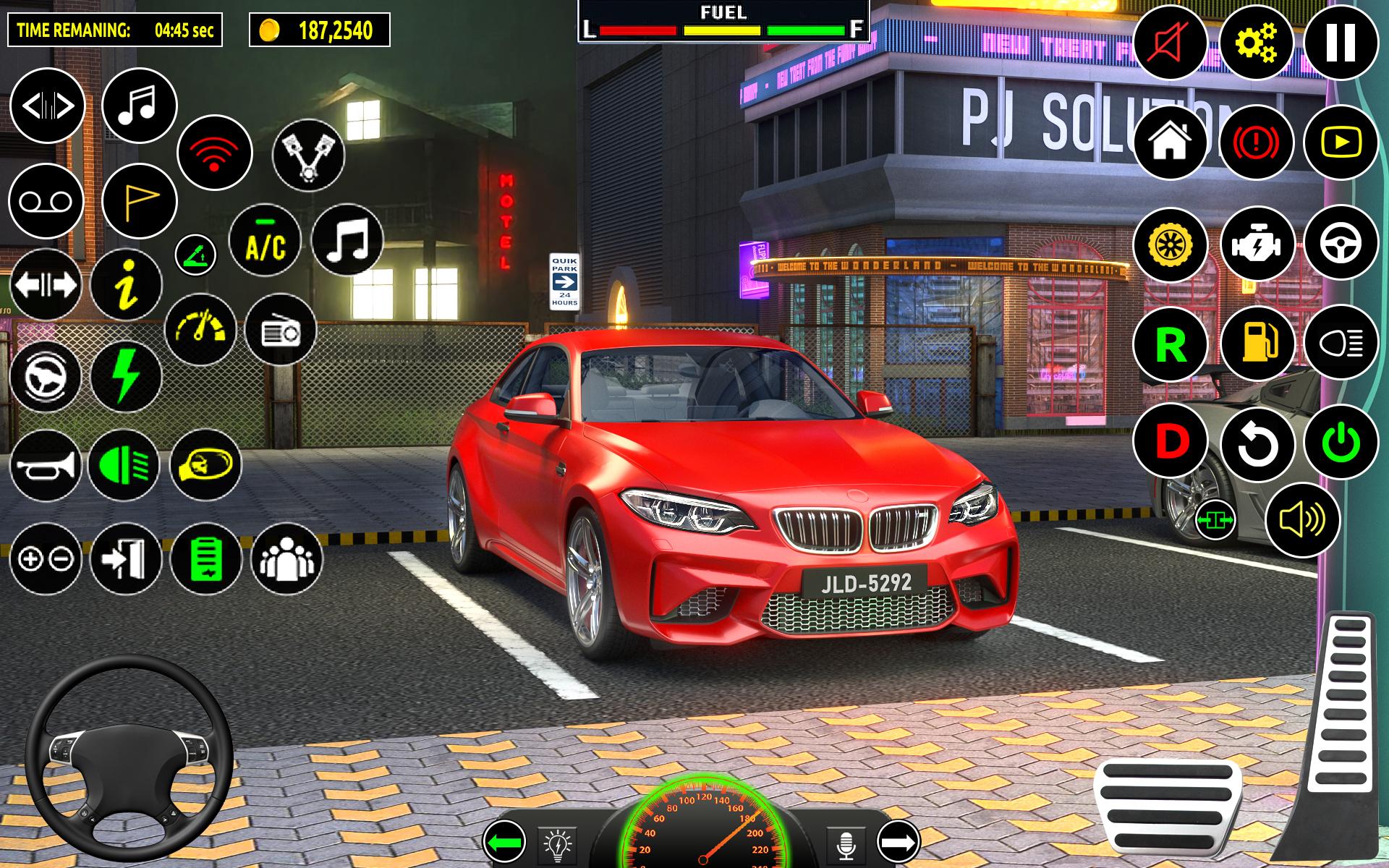Image resolution: width=1389 pixels, height=868 pixels.
Task: Open the gear settings menu
Action: coord(1257,42)
